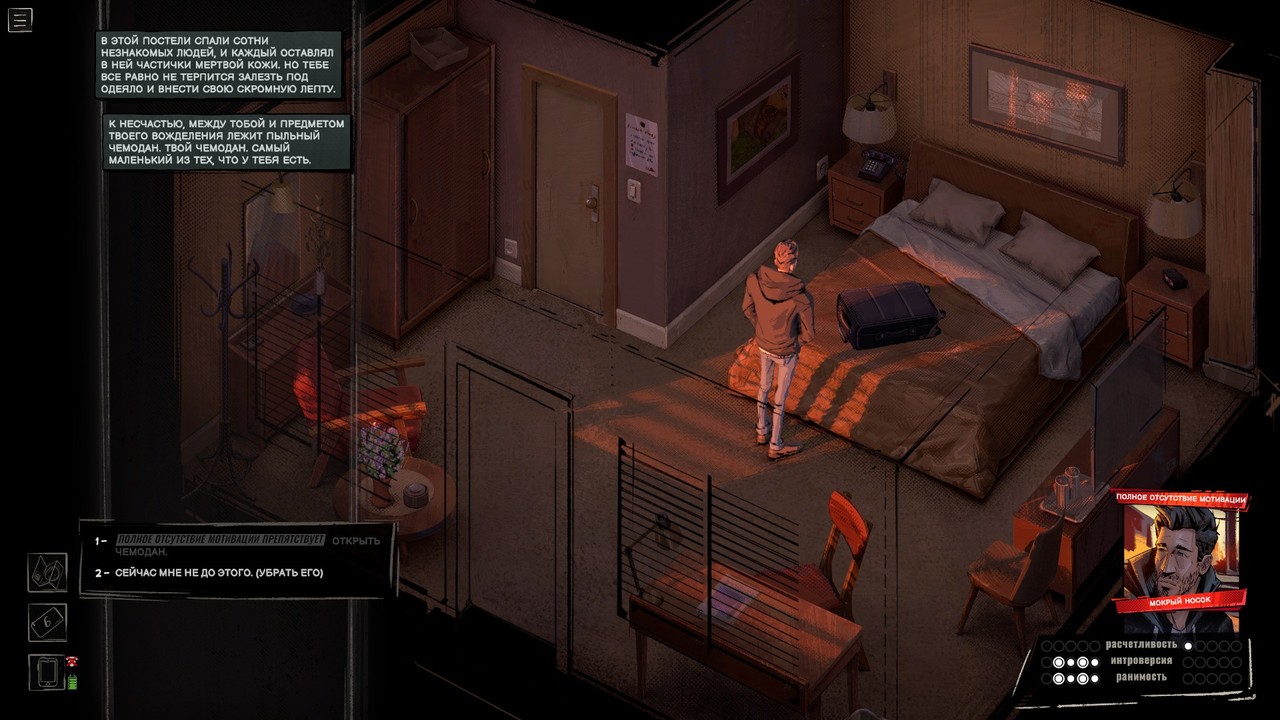Open the hamburger menu in the corner
Image resolution: width=1280 pixels, height=720 pixels.
click(20, 19)
